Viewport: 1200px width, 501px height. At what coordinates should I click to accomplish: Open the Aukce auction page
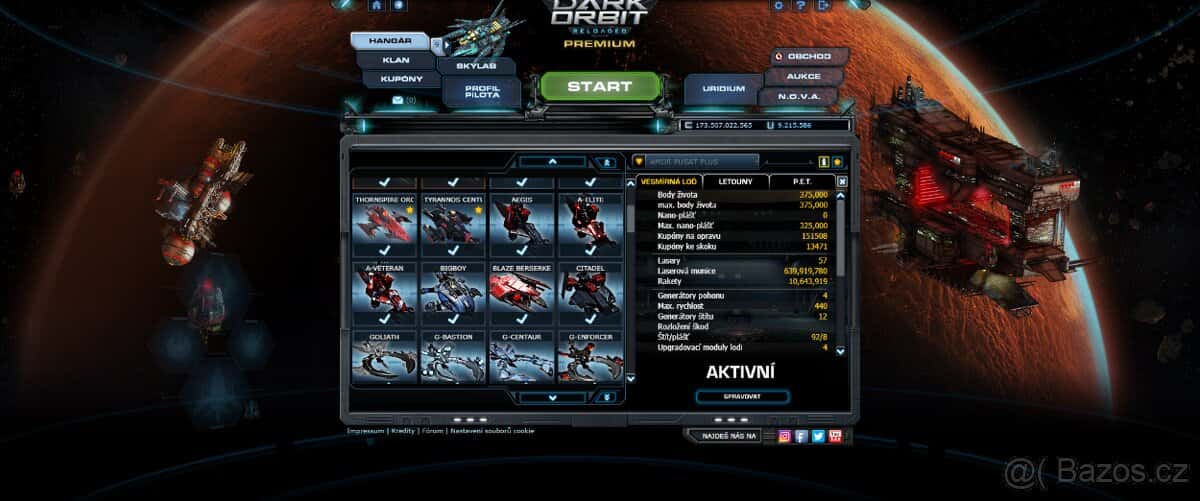pos(805,76)
